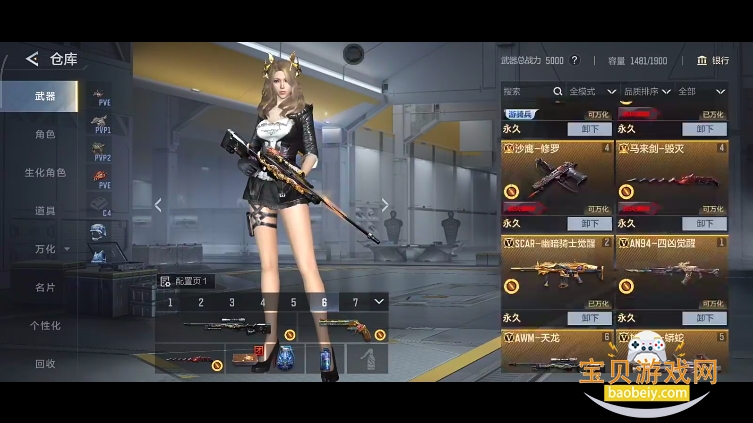Select the 武器 weapons tab
The height and width of the screenshot is (423, 753).
(x=44, y=97)
